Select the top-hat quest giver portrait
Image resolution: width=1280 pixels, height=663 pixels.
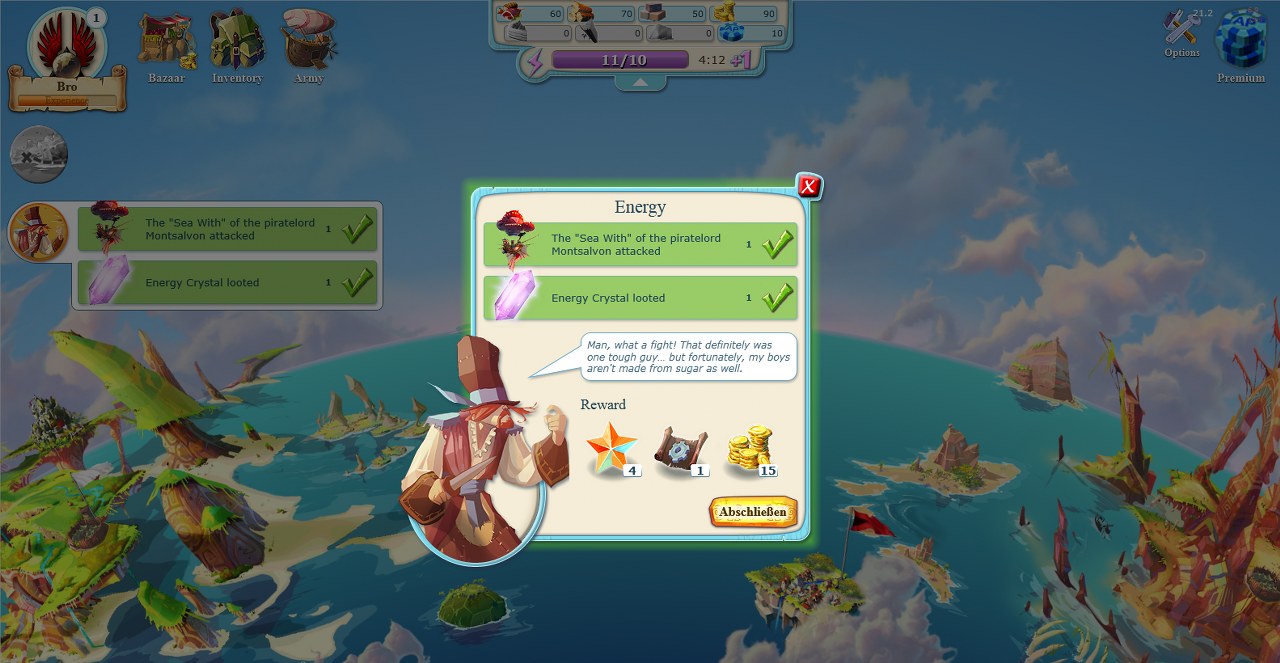pos(38,231)
